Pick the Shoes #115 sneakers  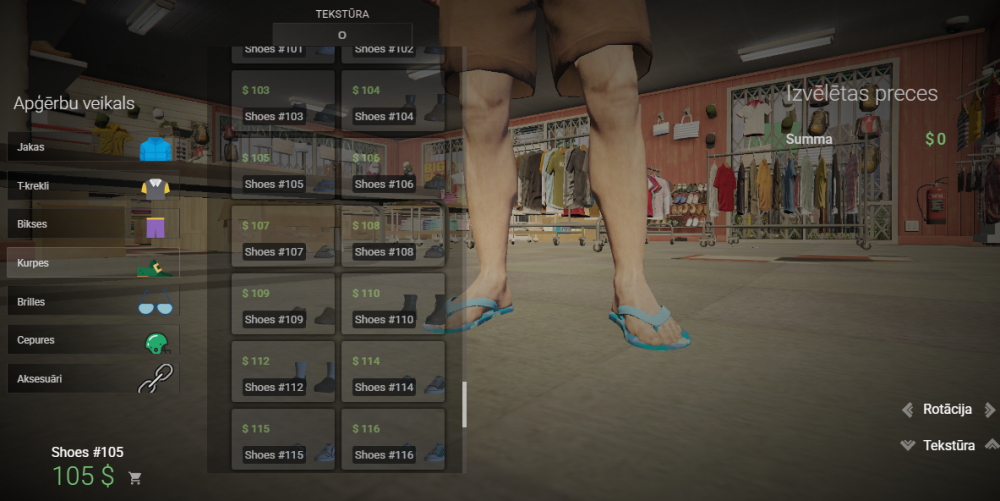283,439
